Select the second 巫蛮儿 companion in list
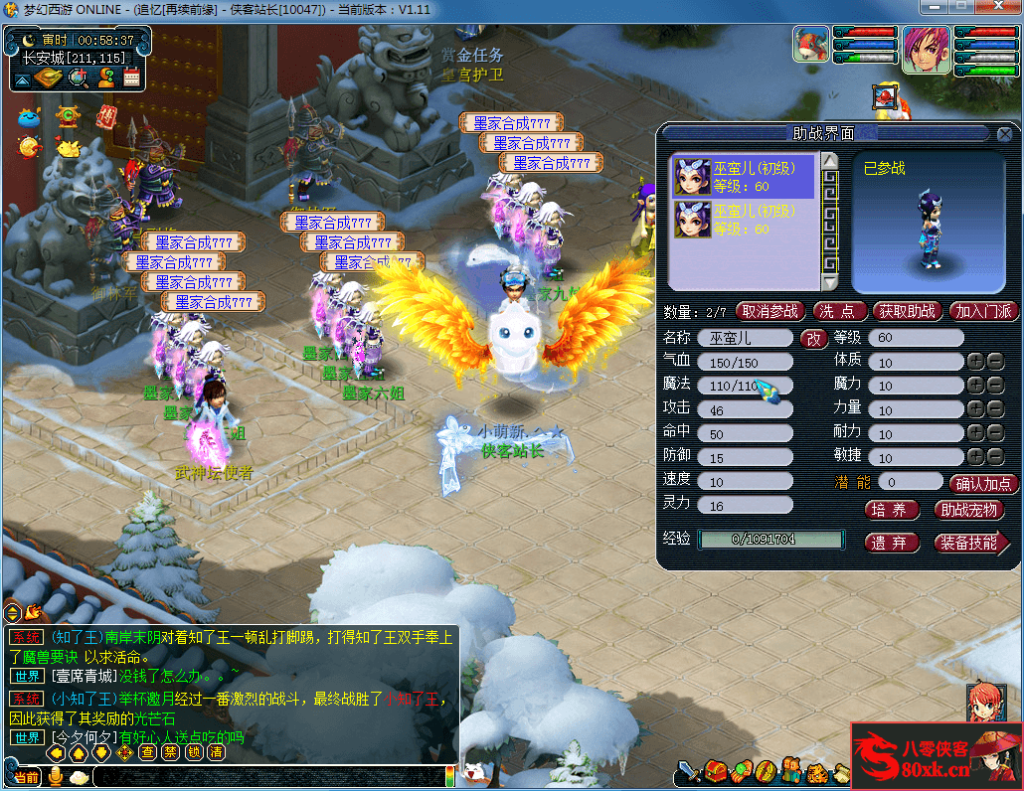Viewport: 1024px width, 791px height. point(743,220)
